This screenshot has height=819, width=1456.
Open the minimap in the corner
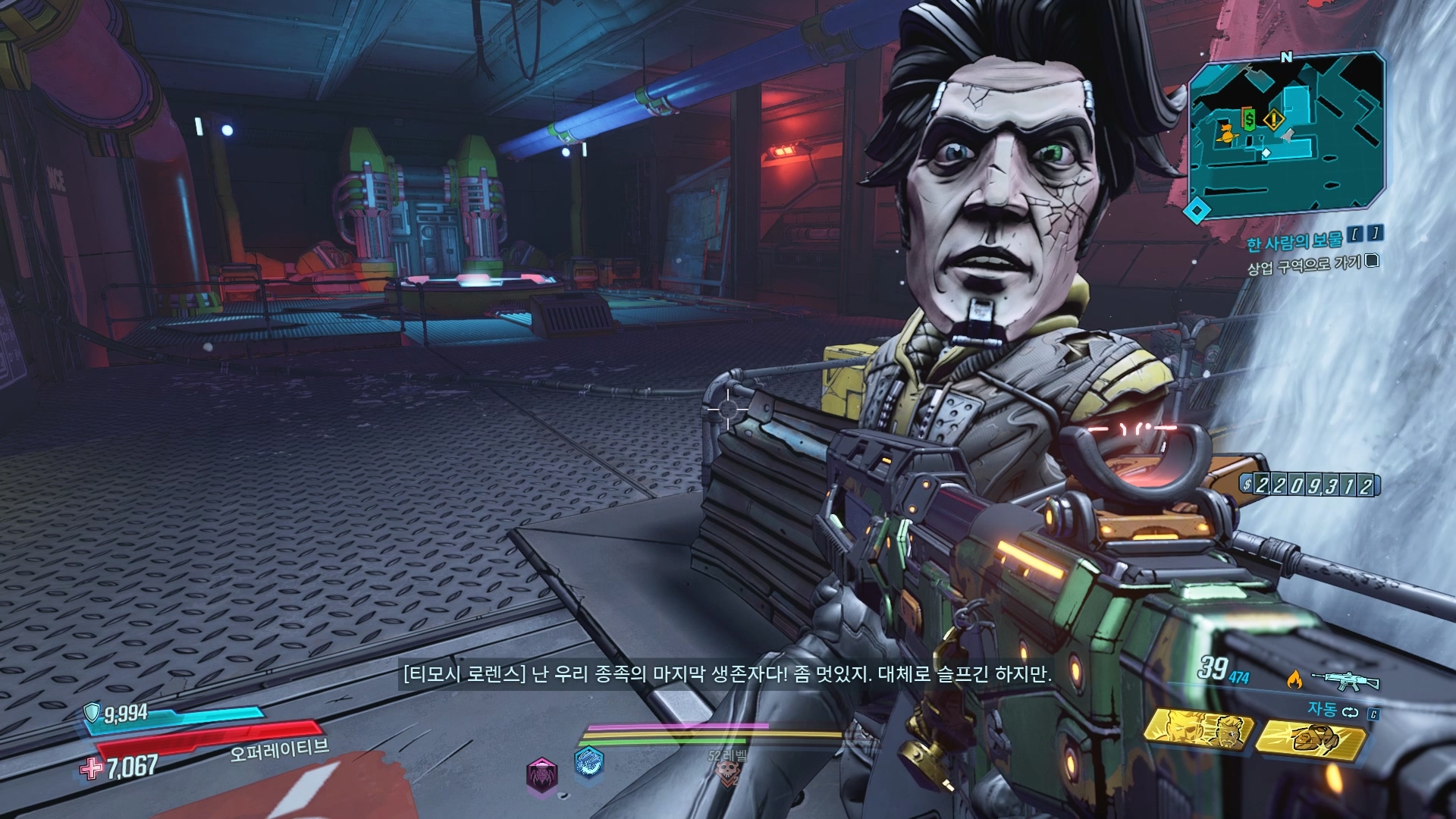(x=1285, y=136)
